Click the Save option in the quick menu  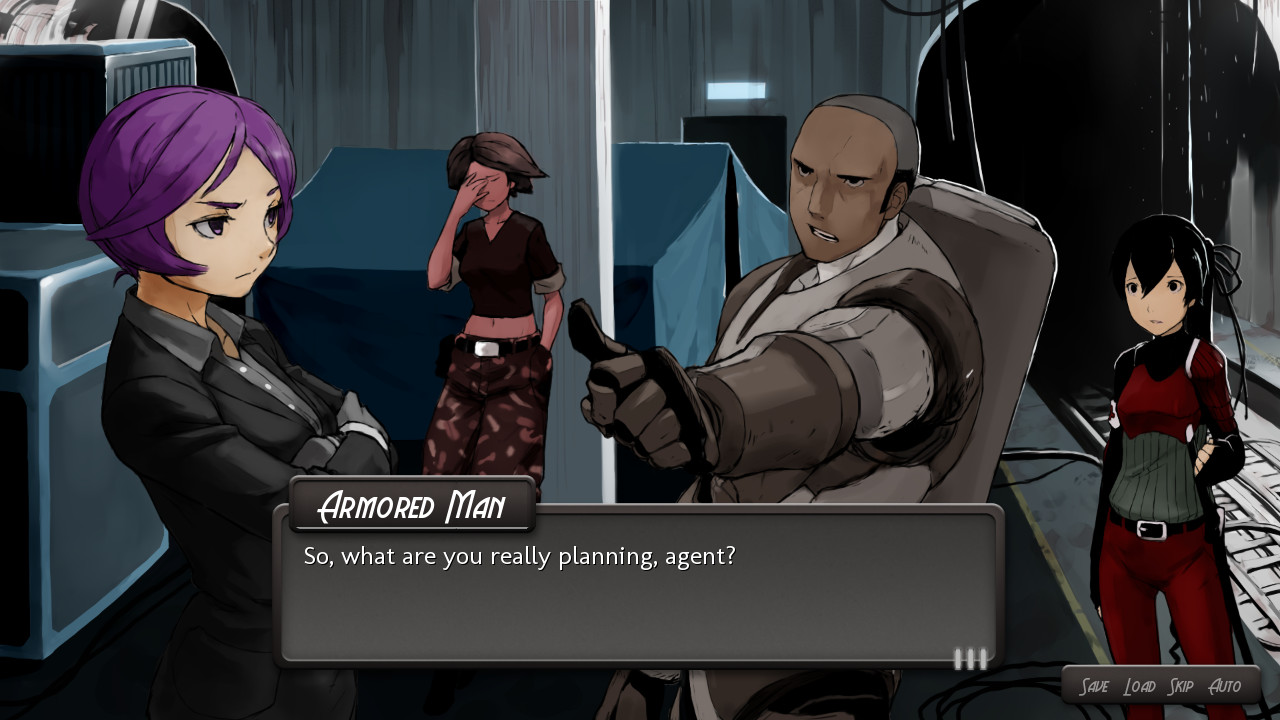click(1095, 686)
